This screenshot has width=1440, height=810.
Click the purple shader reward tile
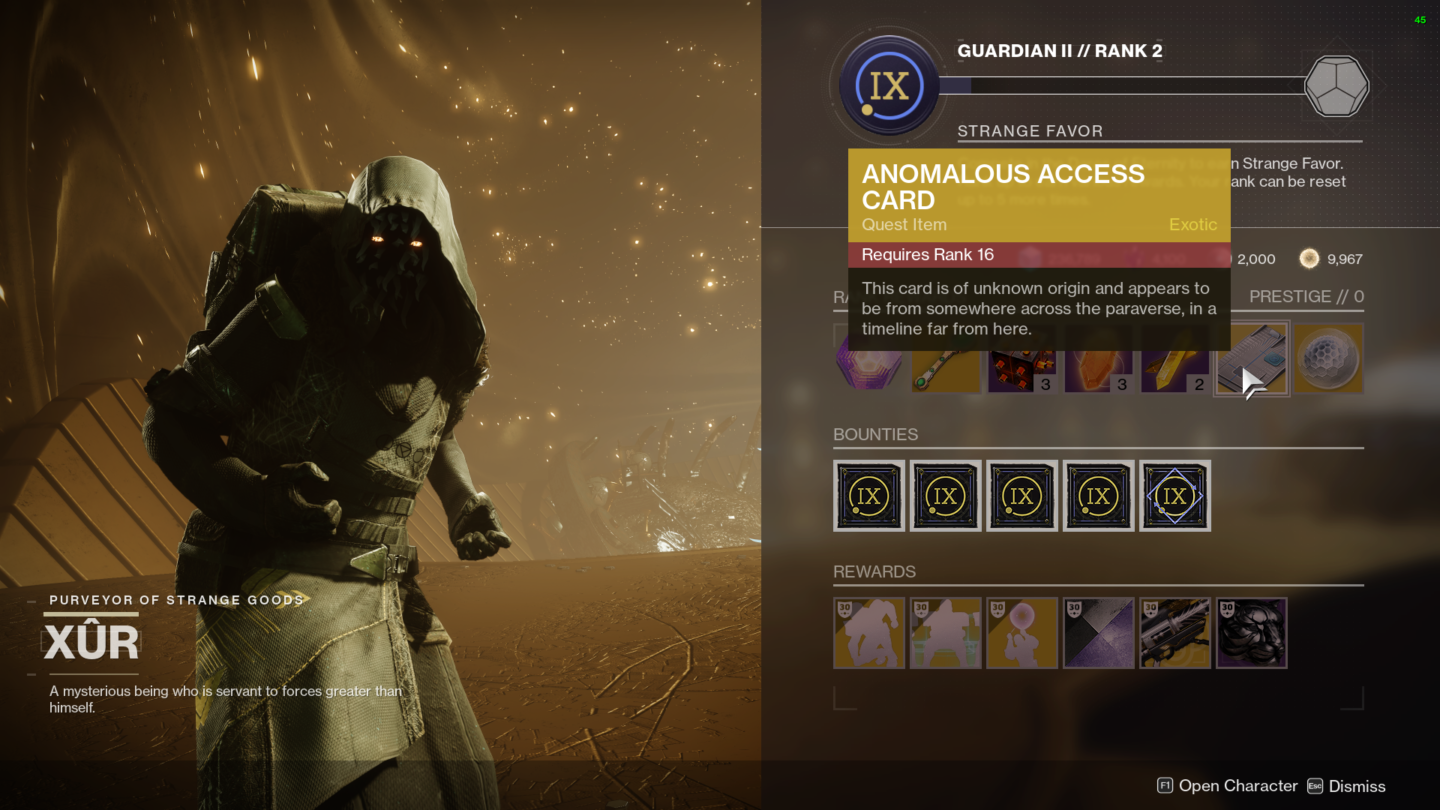pyautogui.click(x=1099, y=633)
